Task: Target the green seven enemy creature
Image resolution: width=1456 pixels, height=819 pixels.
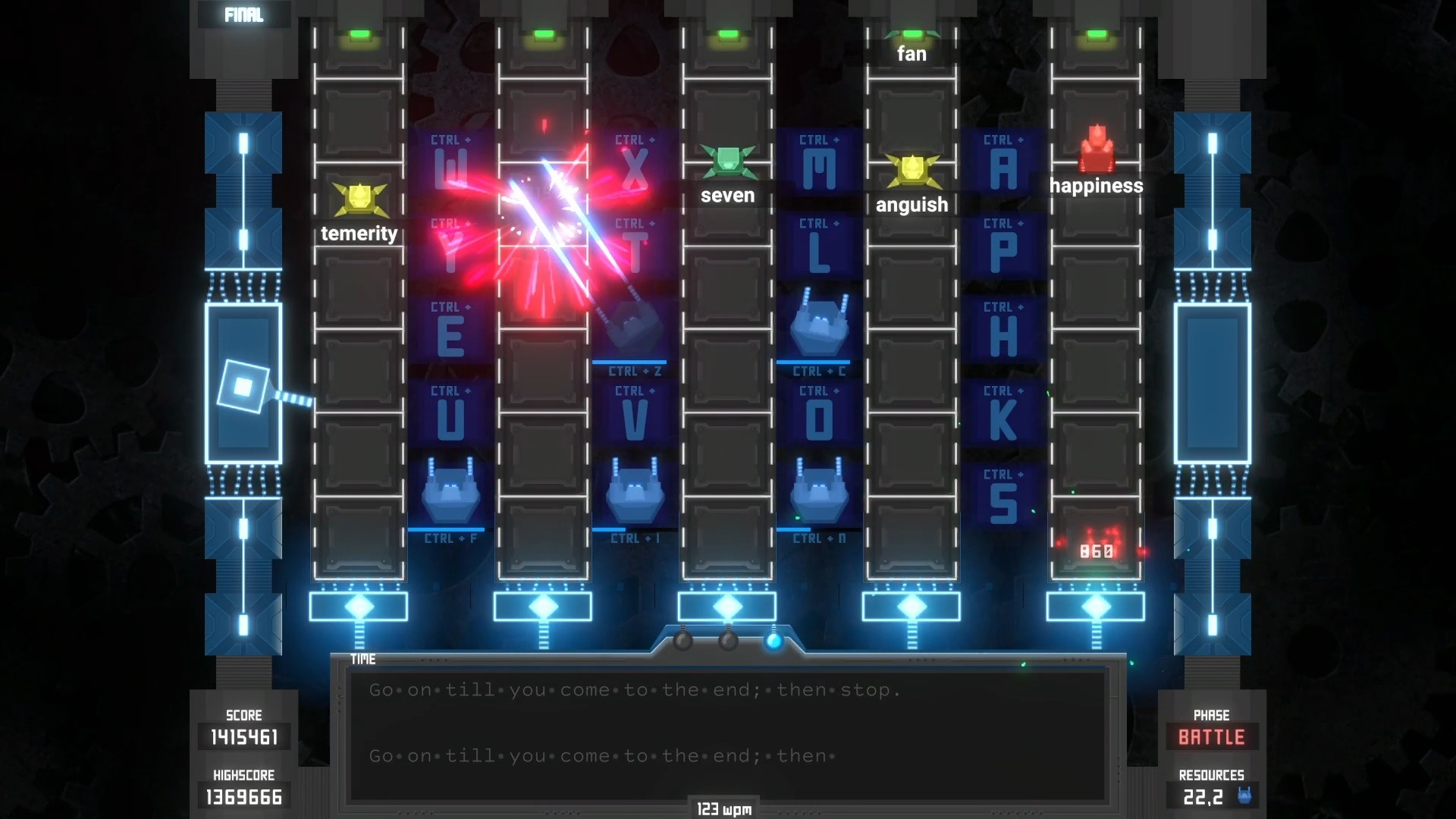Action: pos(728,162)
